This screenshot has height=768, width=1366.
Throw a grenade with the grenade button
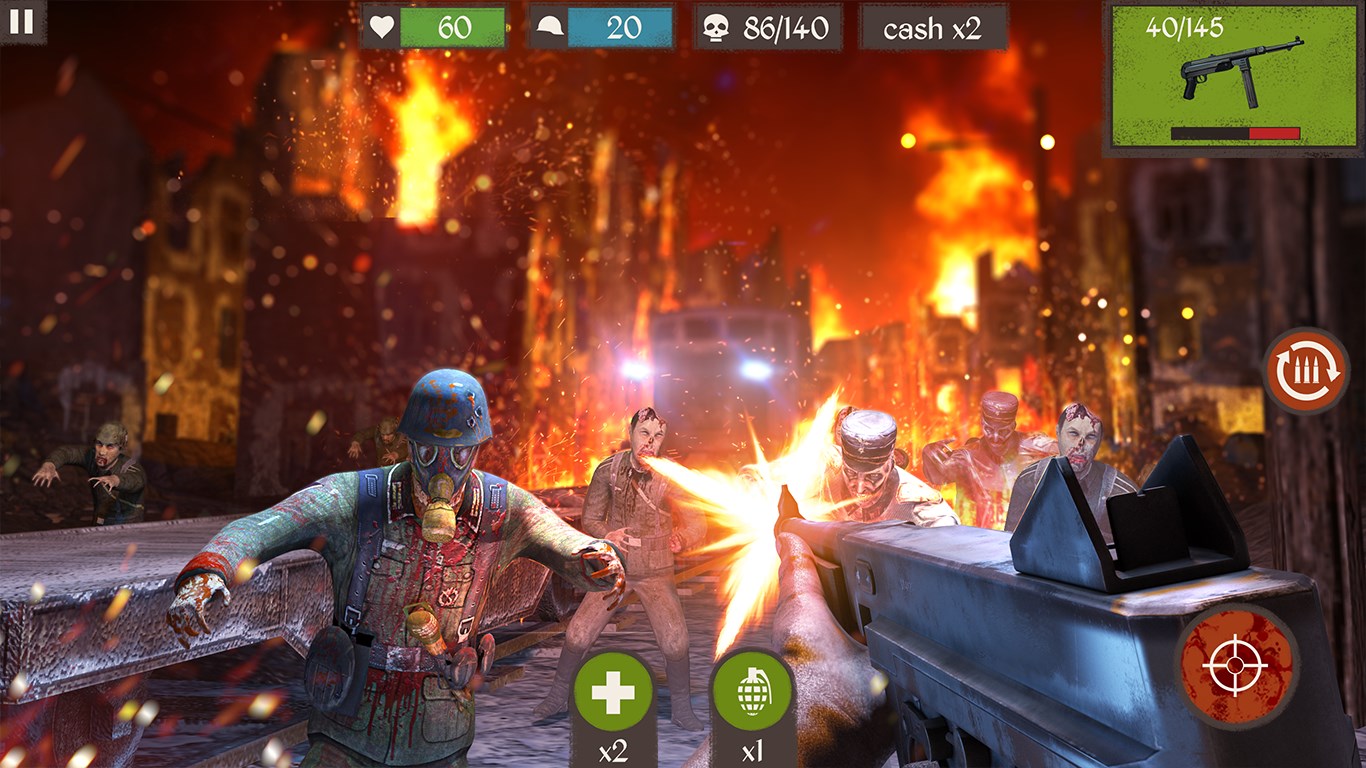pos(752,691)
